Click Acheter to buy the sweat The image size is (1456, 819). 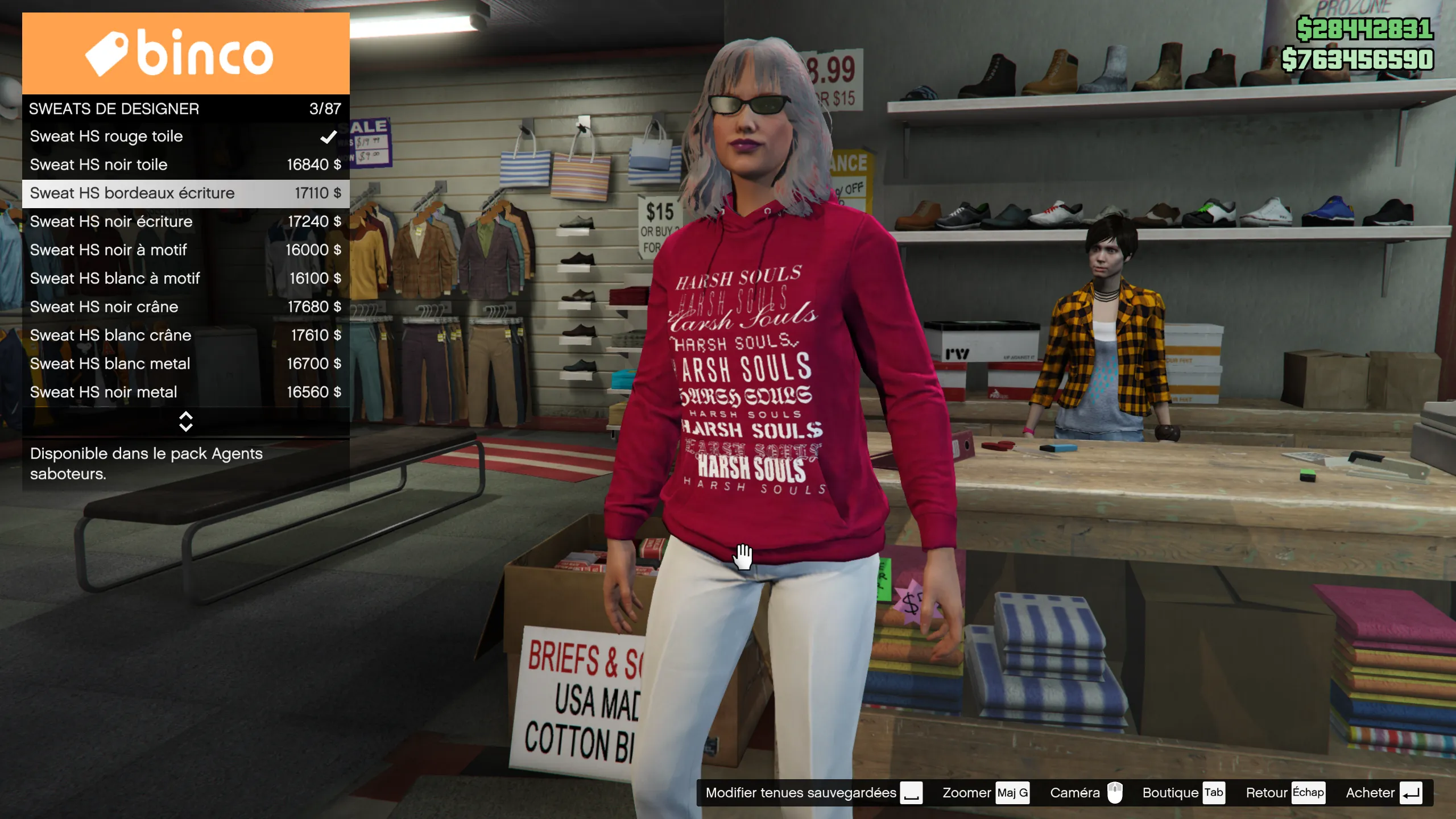1383,793
